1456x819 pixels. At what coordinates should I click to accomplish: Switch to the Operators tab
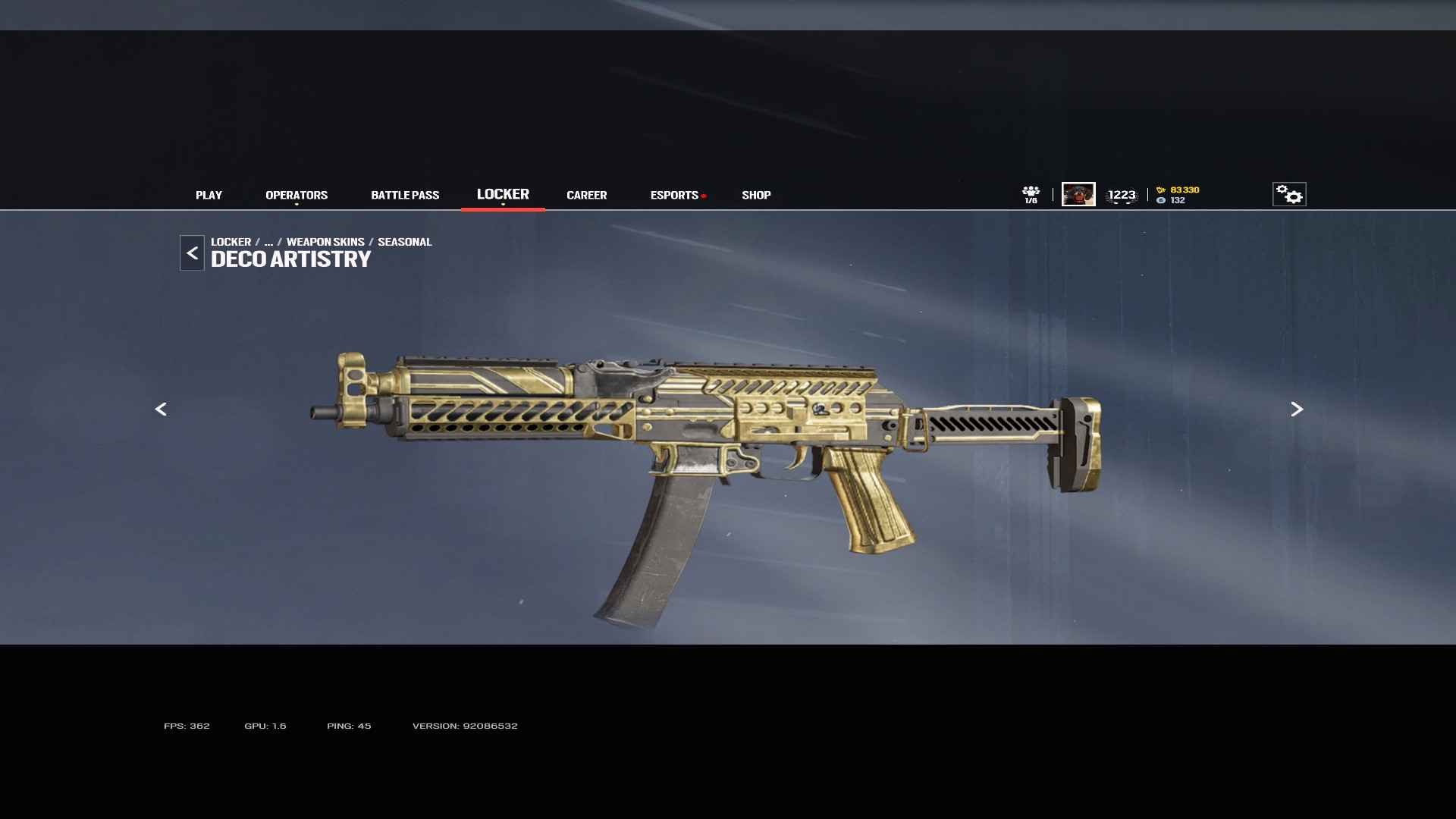(297, 195)
